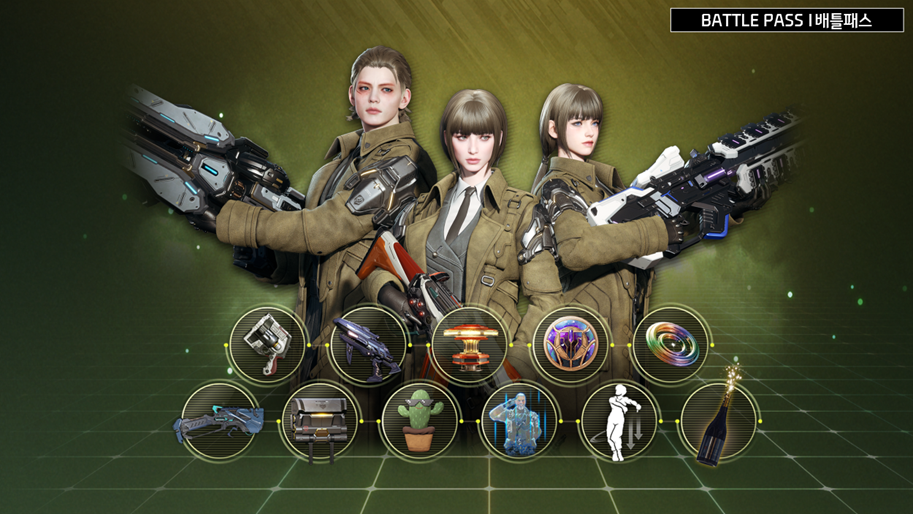914x514 pixels.
Task: Pick the cactus with sunglasses reward
Action: 420,421
